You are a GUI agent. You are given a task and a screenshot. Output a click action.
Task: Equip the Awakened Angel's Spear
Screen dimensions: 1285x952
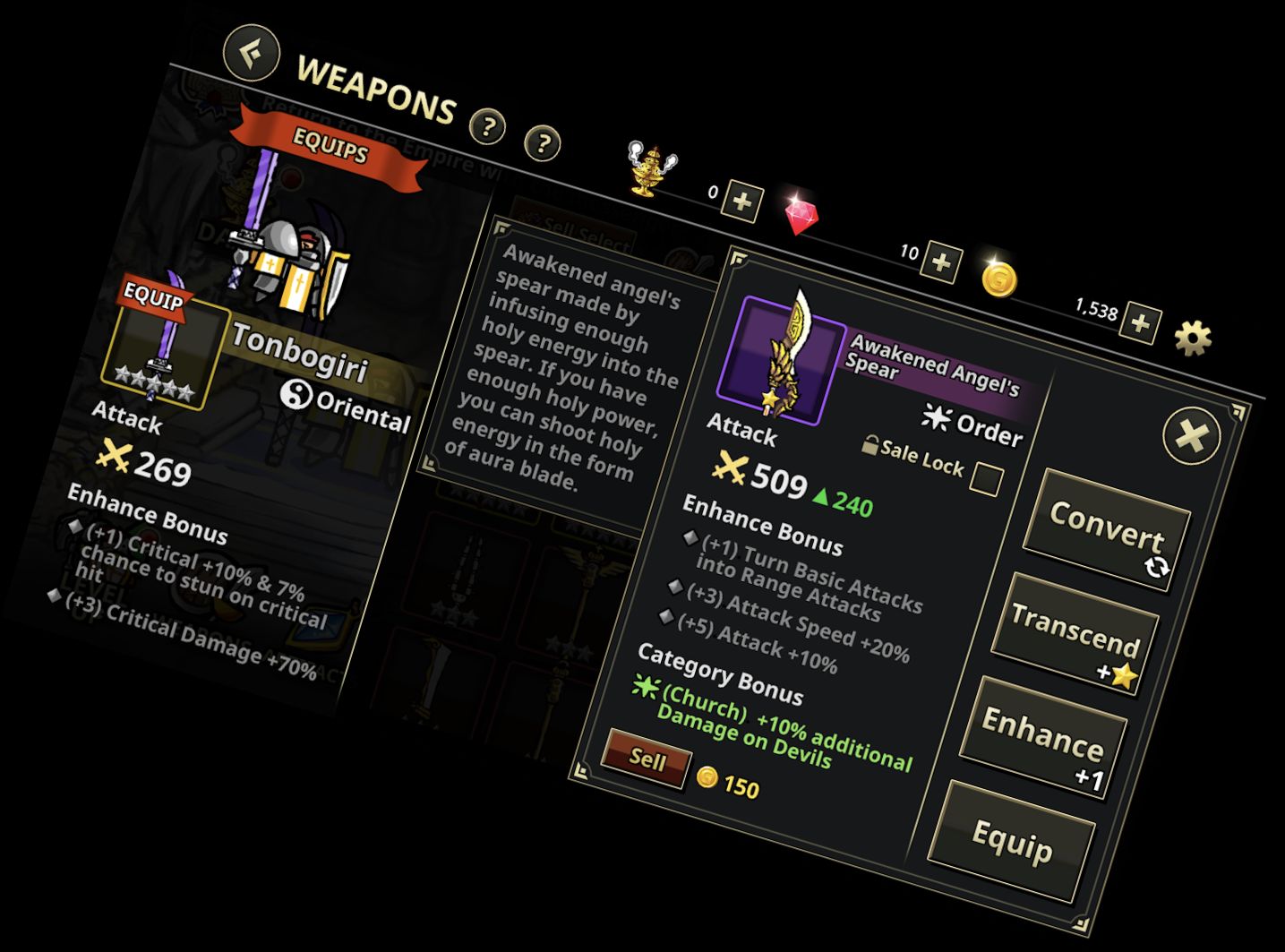[1012, 840]
